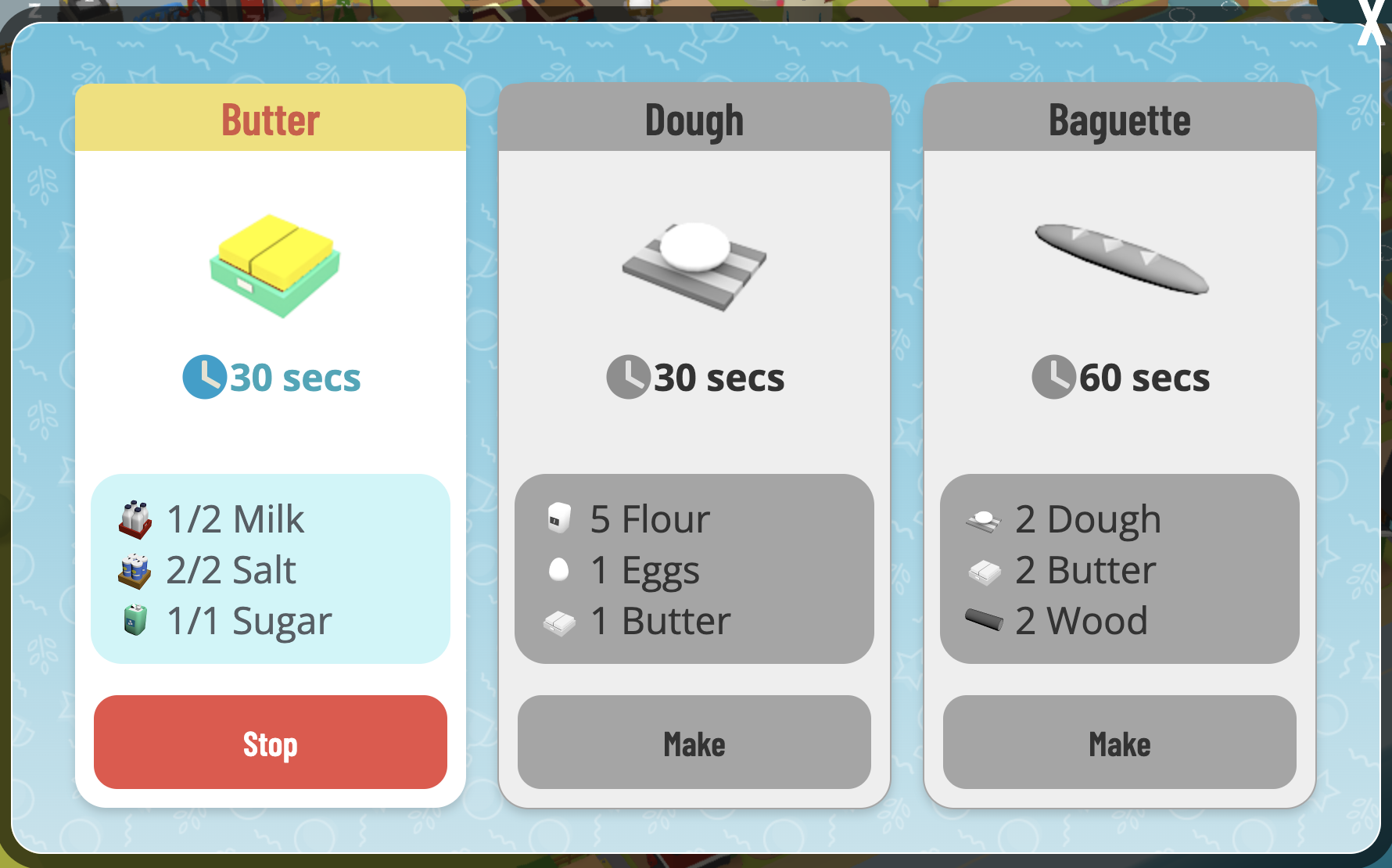Make the Baguette recipe

click(x=1119, y=742)
